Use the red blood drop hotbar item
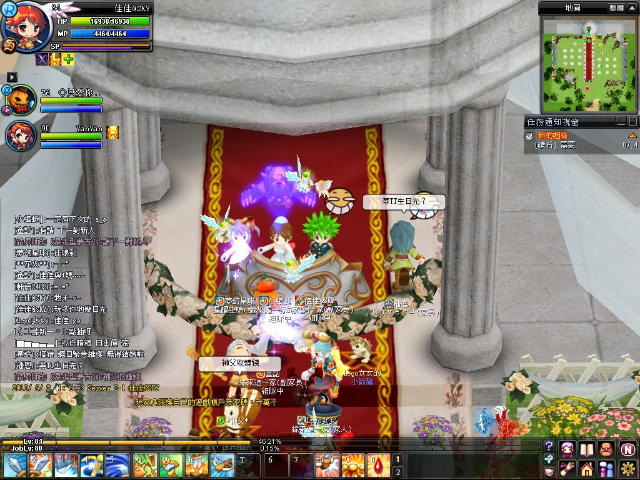This screenshot has width=640, height=480. click(379, 465)
